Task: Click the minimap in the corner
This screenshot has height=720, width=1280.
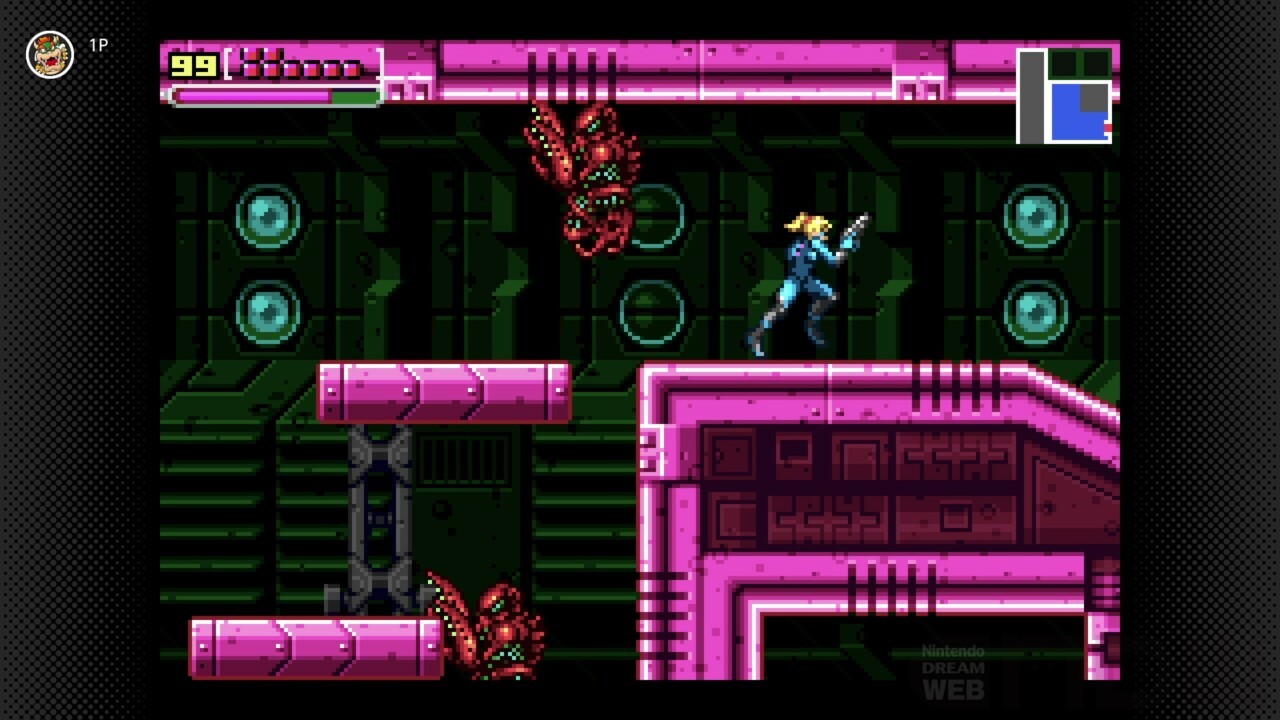Action: click(1065, 96)
